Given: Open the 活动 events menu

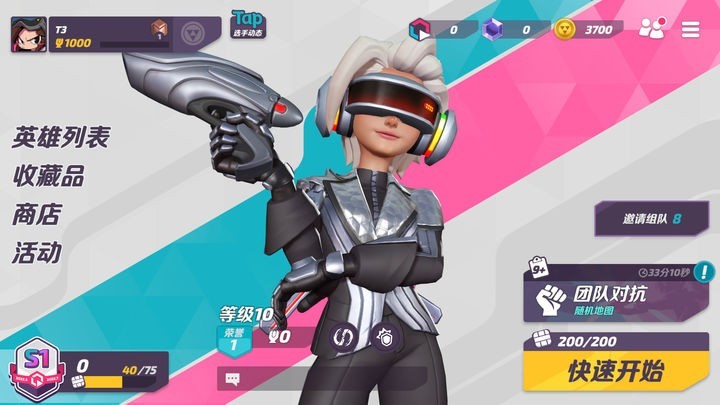Looking at the screenshot, I should (36, 252).
